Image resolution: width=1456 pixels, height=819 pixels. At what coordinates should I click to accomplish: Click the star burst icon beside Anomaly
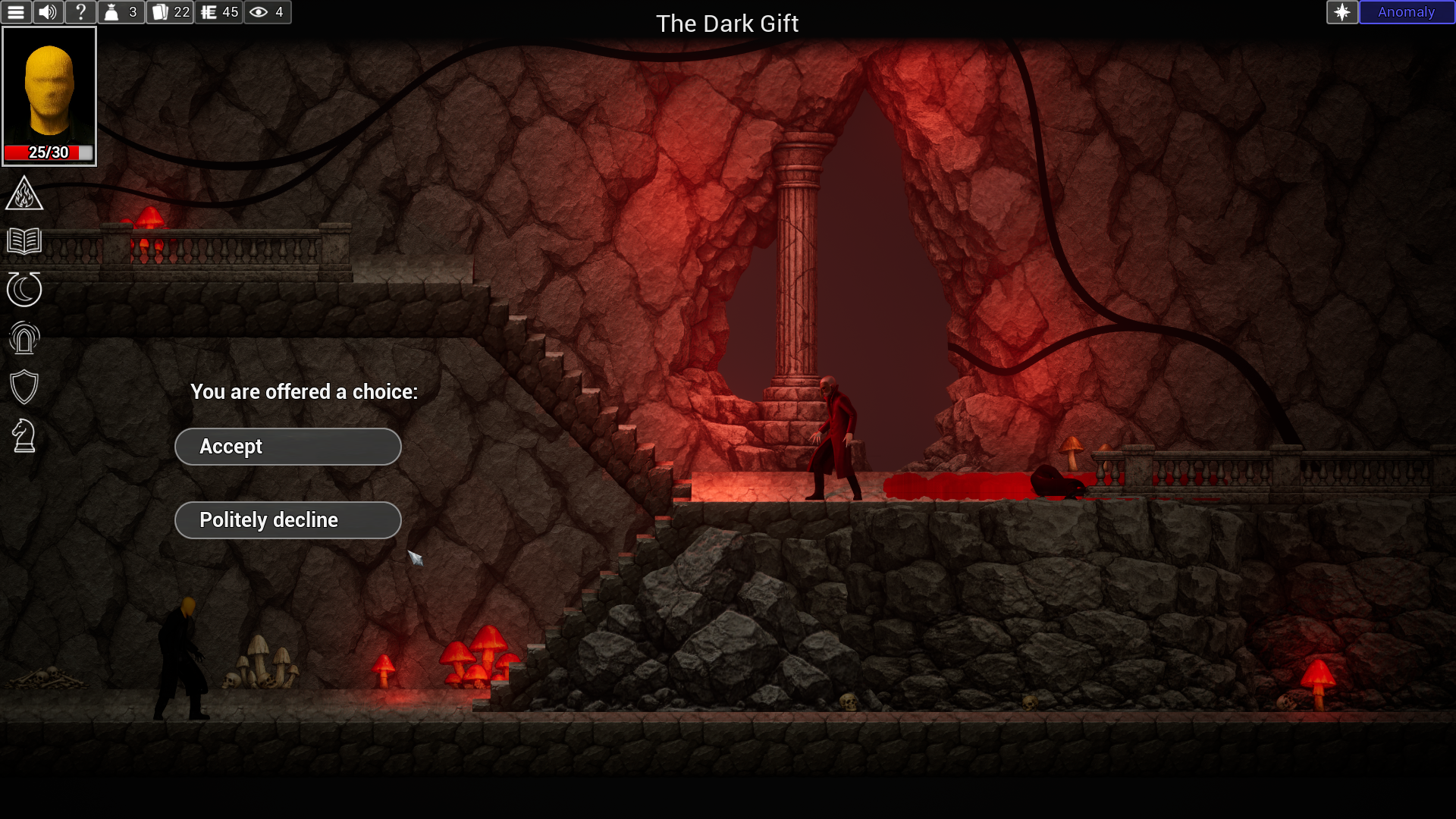(1341, 12)
